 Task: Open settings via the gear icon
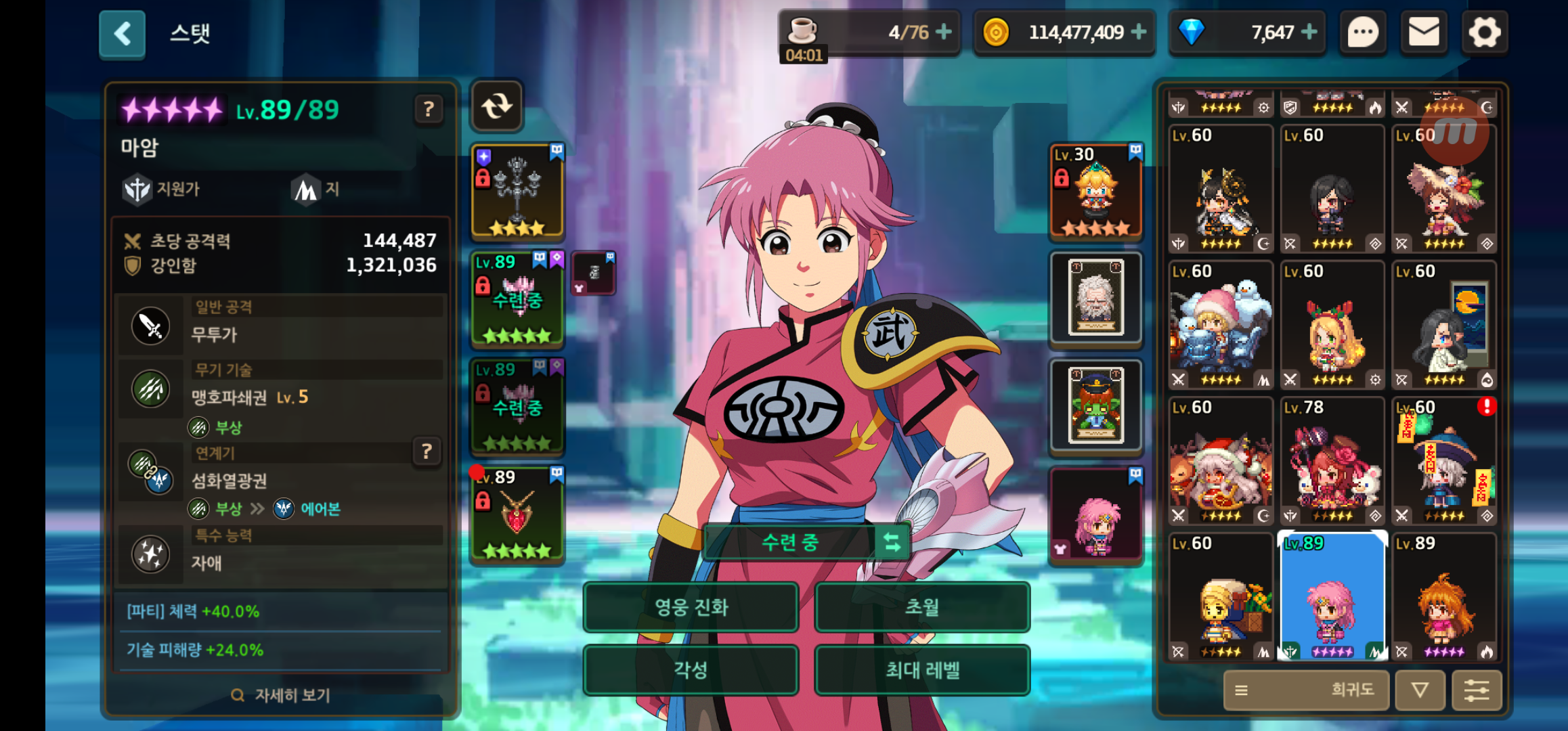click(x=1484, y=32)
